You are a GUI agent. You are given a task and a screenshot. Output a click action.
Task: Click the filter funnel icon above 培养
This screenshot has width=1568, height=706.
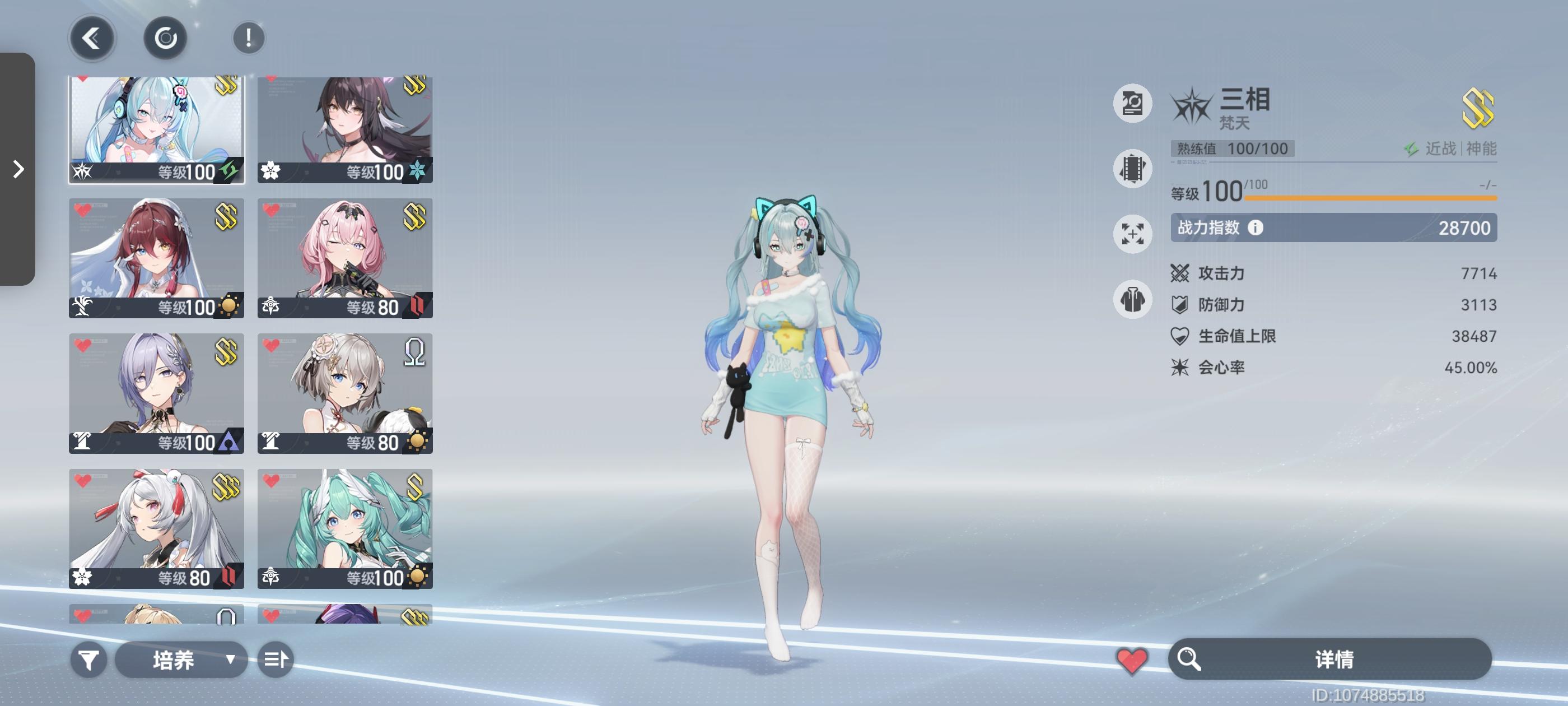(90, 659)
